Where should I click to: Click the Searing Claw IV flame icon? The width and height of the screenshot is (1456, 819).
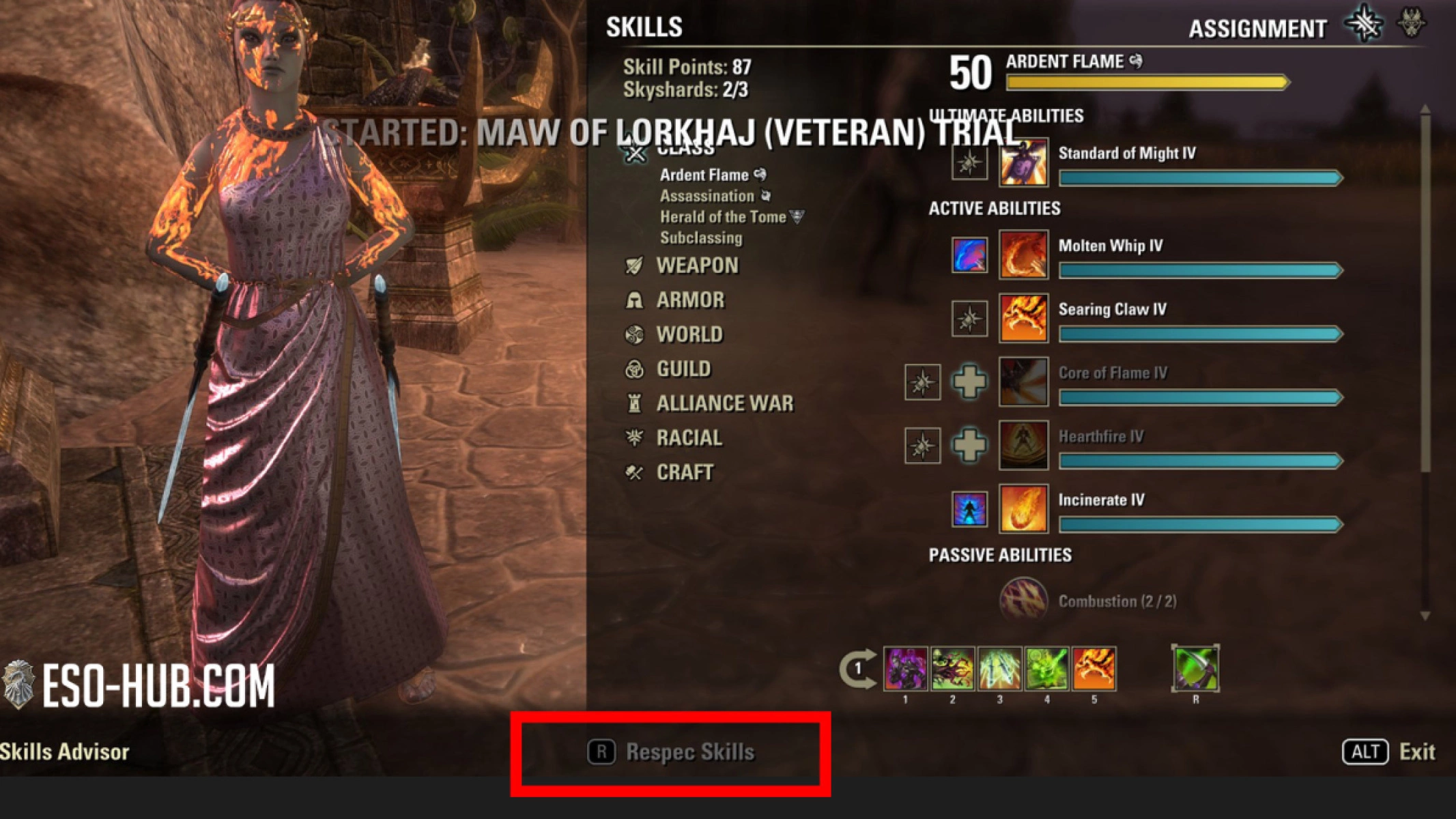point(1023,318)
